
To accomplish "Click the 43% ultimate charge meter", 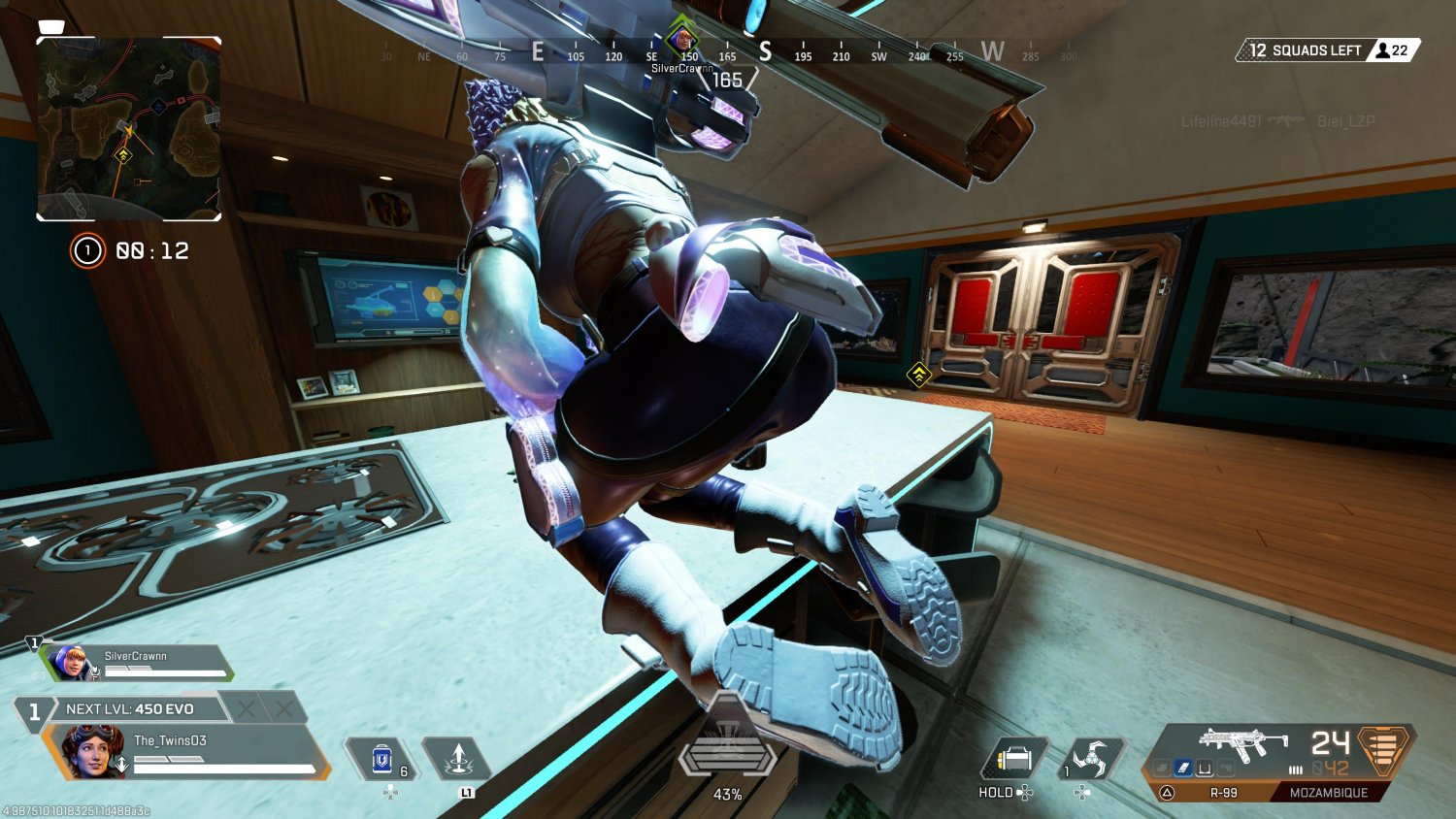I will 728,794.
